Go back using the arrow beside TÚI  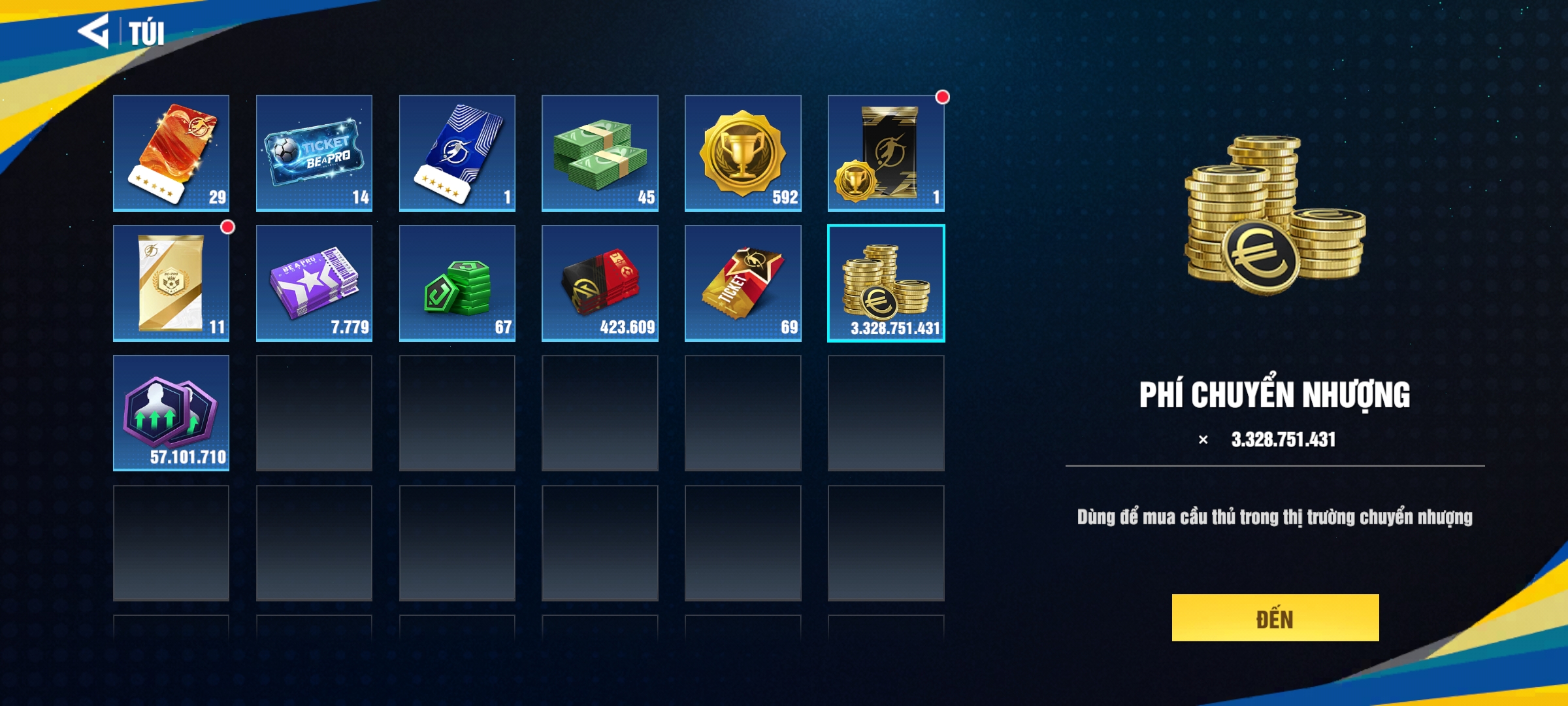[x=93, y=31]
